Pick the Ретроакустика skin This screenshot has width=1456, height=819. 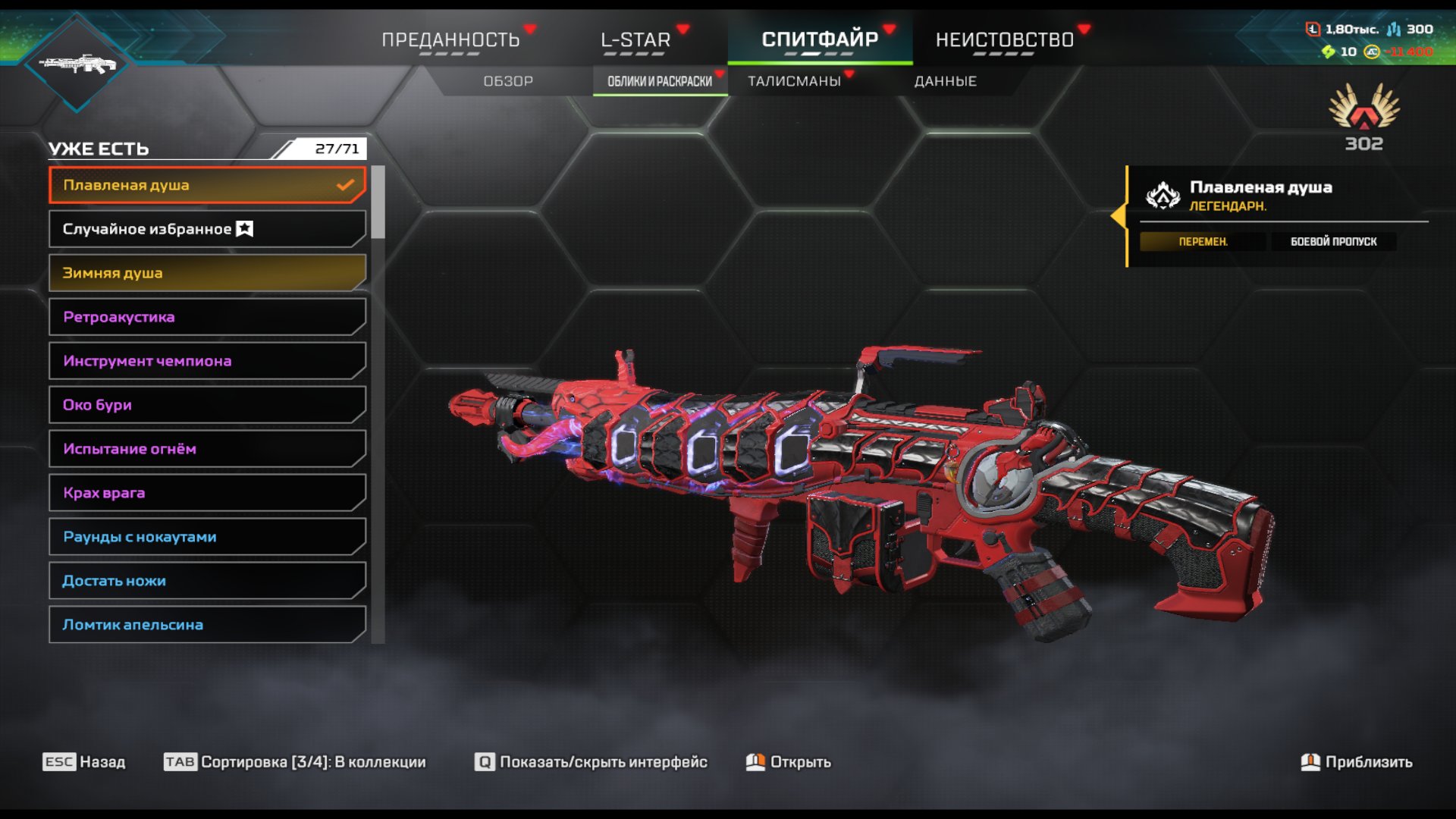tap(206, 317)
